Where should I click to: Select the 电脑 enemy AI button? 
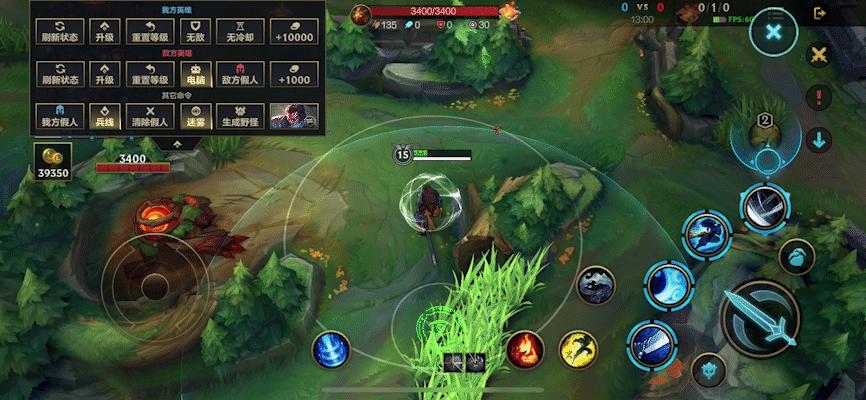coord(195,73)
